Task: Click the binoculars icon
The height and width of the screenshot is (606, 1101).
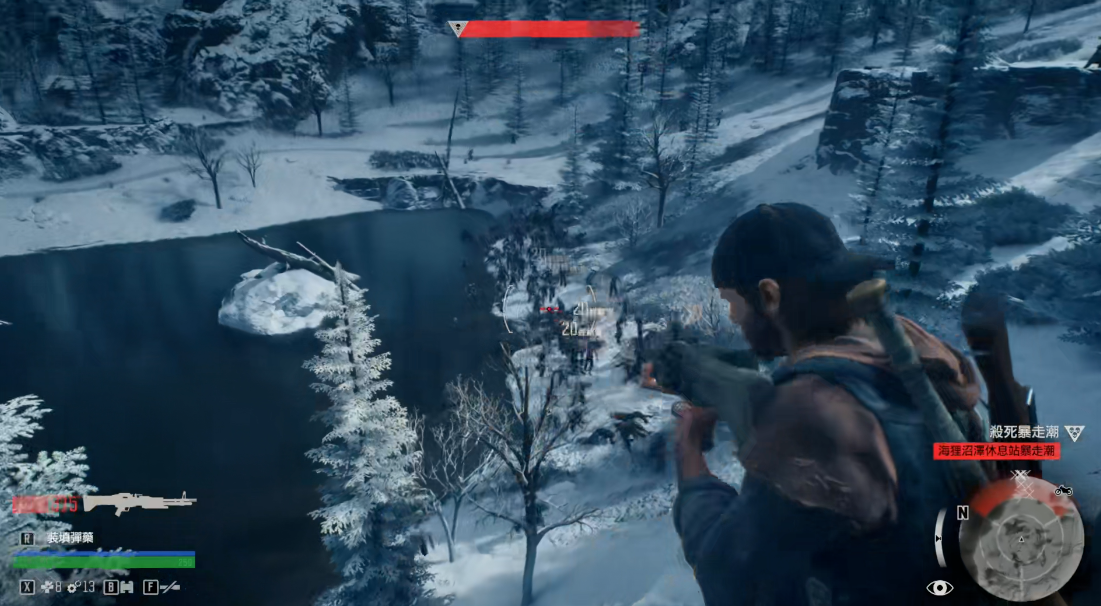Action: 125,587
